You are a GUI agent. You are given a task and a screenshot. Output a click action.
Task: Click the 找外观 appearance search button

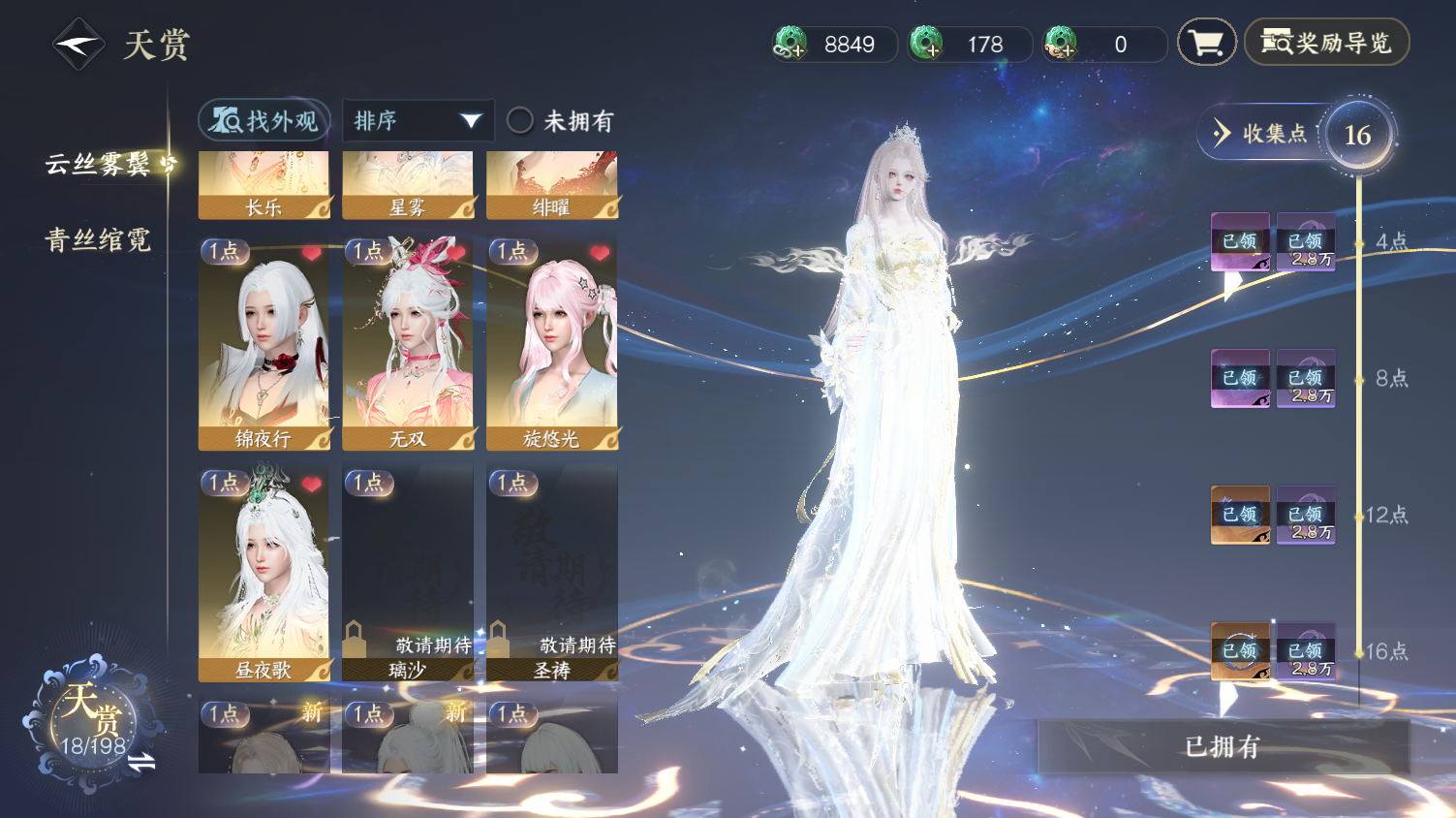(x=264, y=121)
